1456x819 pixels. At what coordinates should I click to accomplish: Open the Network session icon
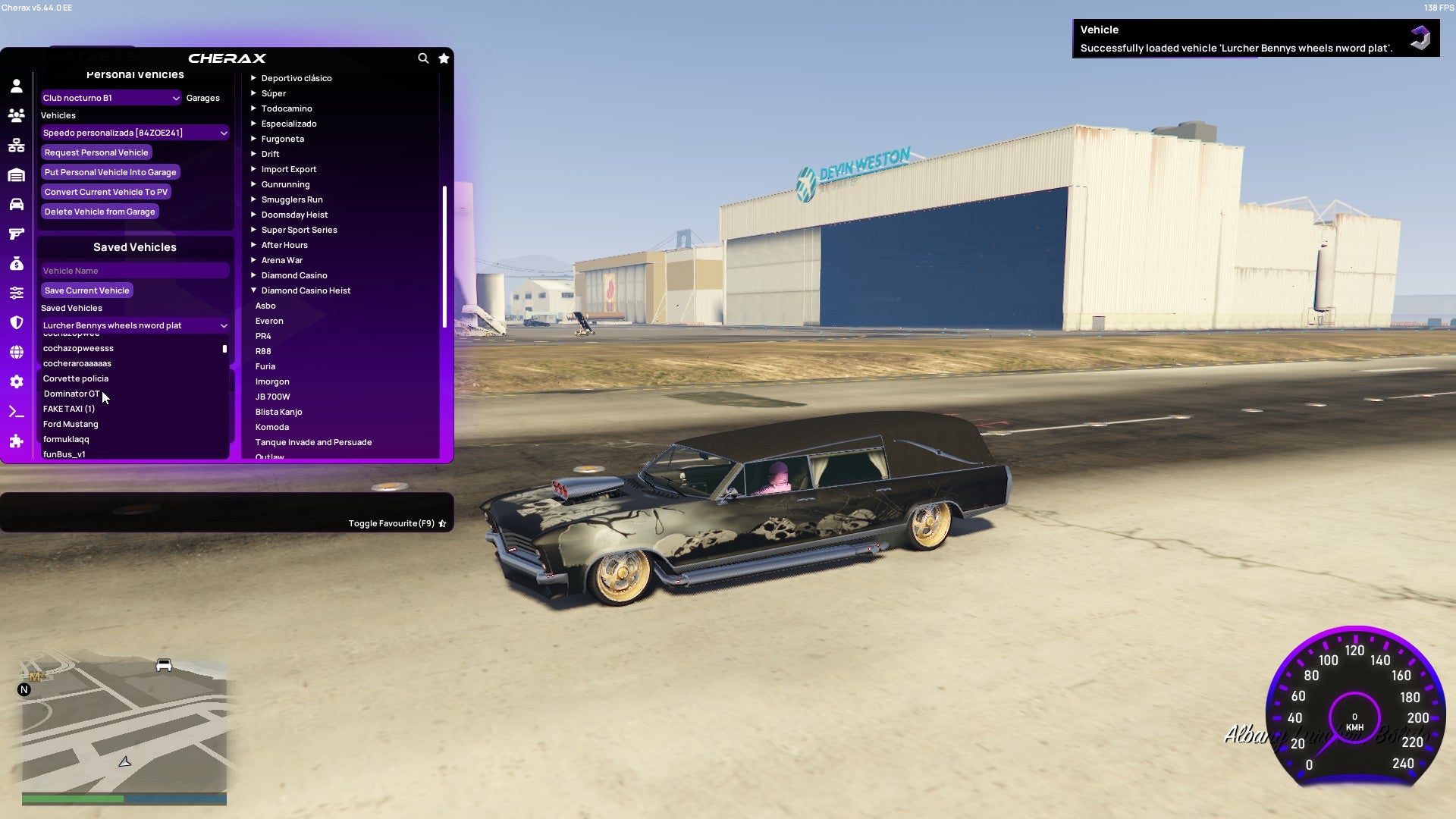16,144
